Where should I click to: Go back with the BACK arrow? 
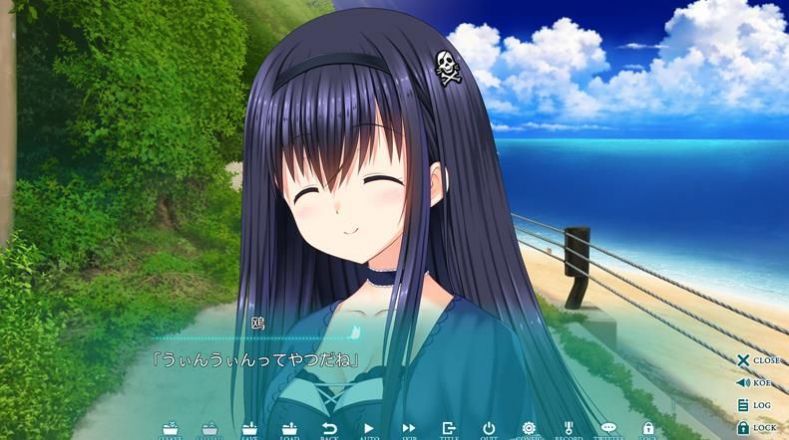point(329,430)
